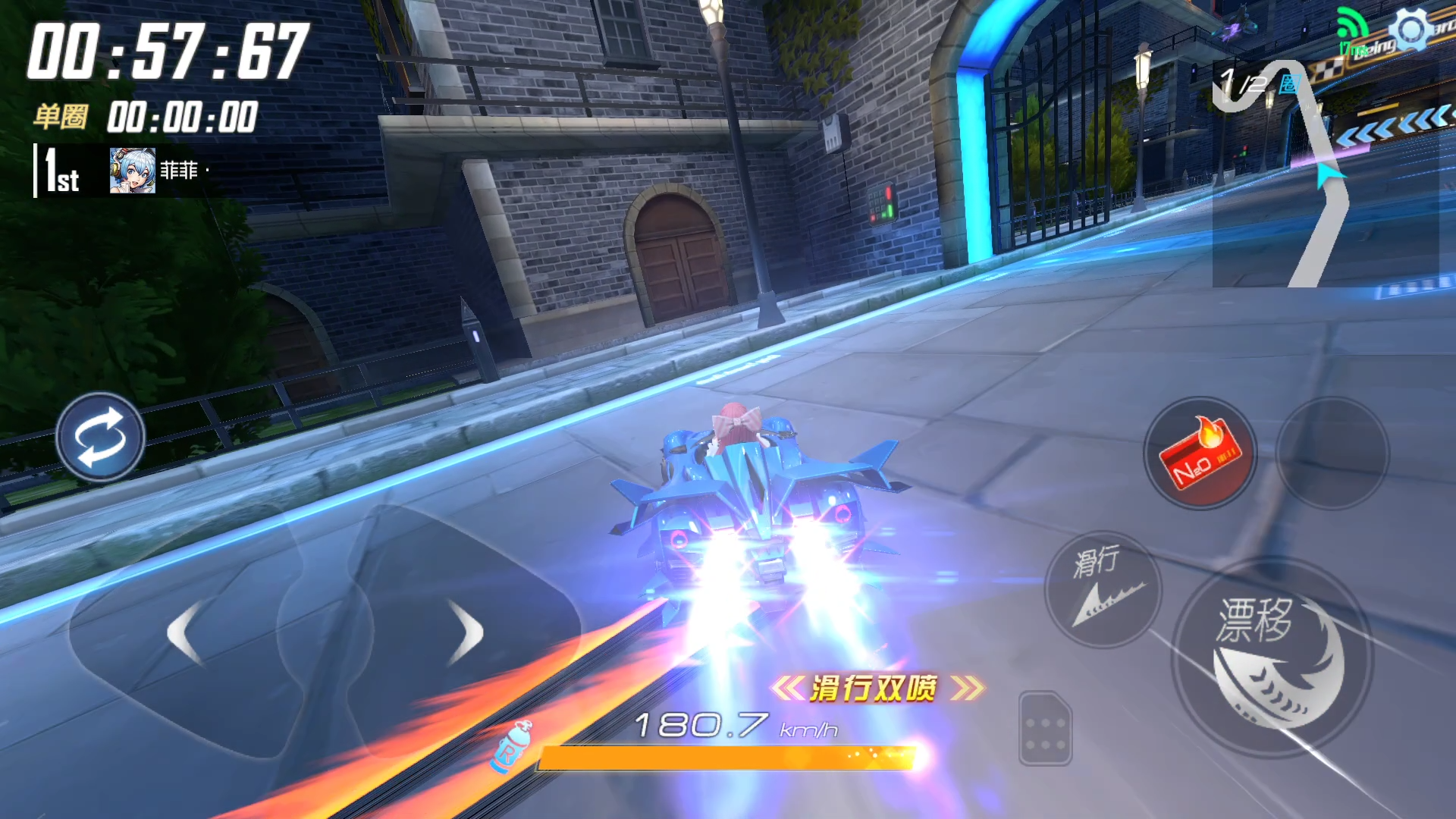Tap the reset car position button
The width and height of the screenshot is (1456, 819).
(100, 438)
